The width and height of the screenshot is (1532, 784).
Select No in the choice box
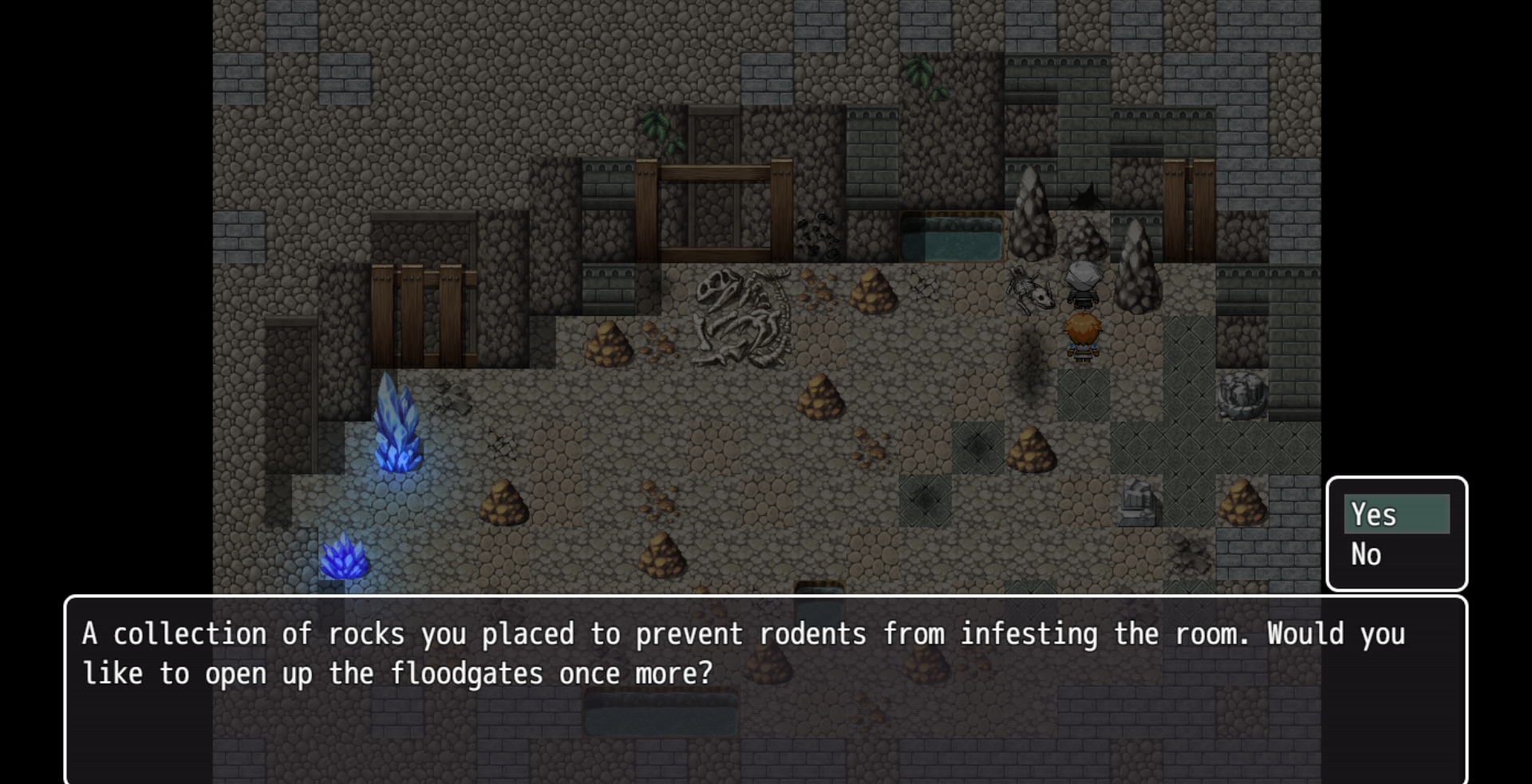[1396, 554]
